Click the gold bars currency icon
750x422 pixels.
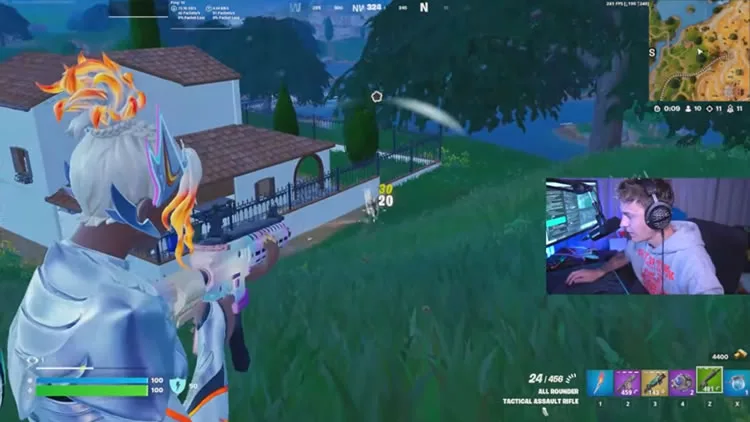[739, 356]
